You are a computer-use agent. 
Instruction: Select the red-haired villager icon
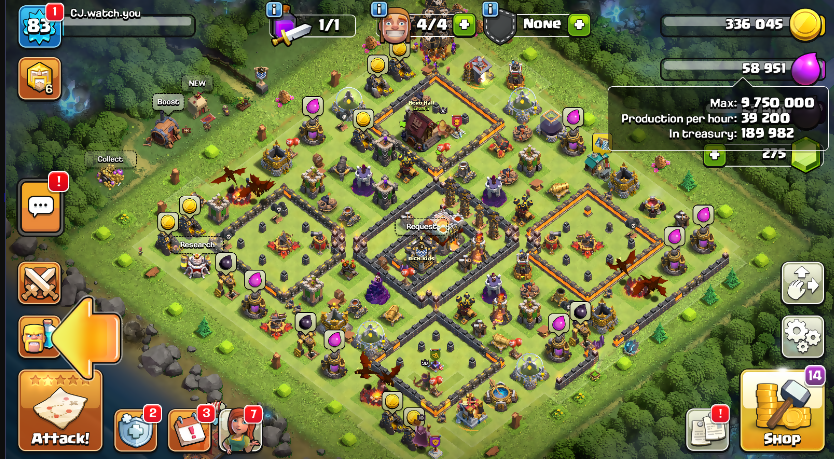coord(238,430)
